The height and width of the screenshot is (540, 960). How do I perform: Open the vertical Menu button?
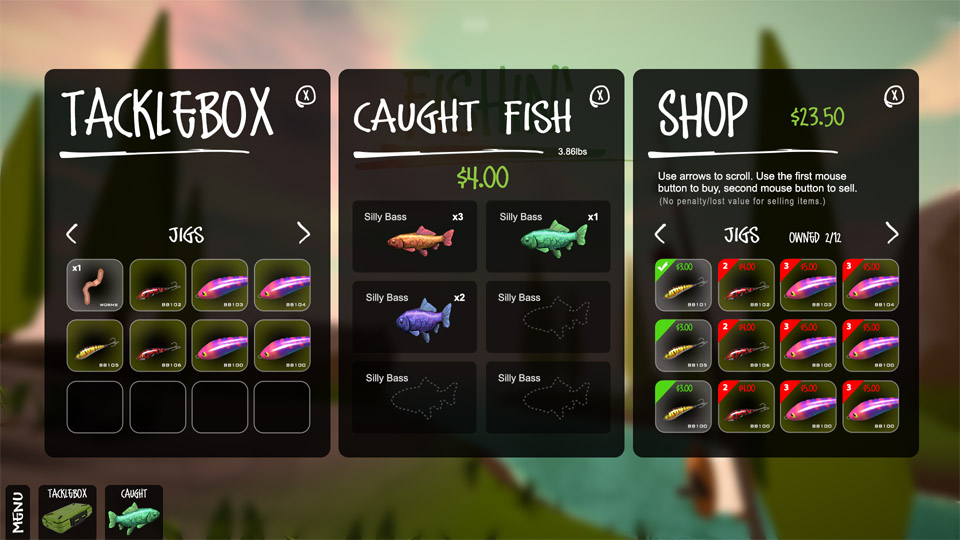17,512
